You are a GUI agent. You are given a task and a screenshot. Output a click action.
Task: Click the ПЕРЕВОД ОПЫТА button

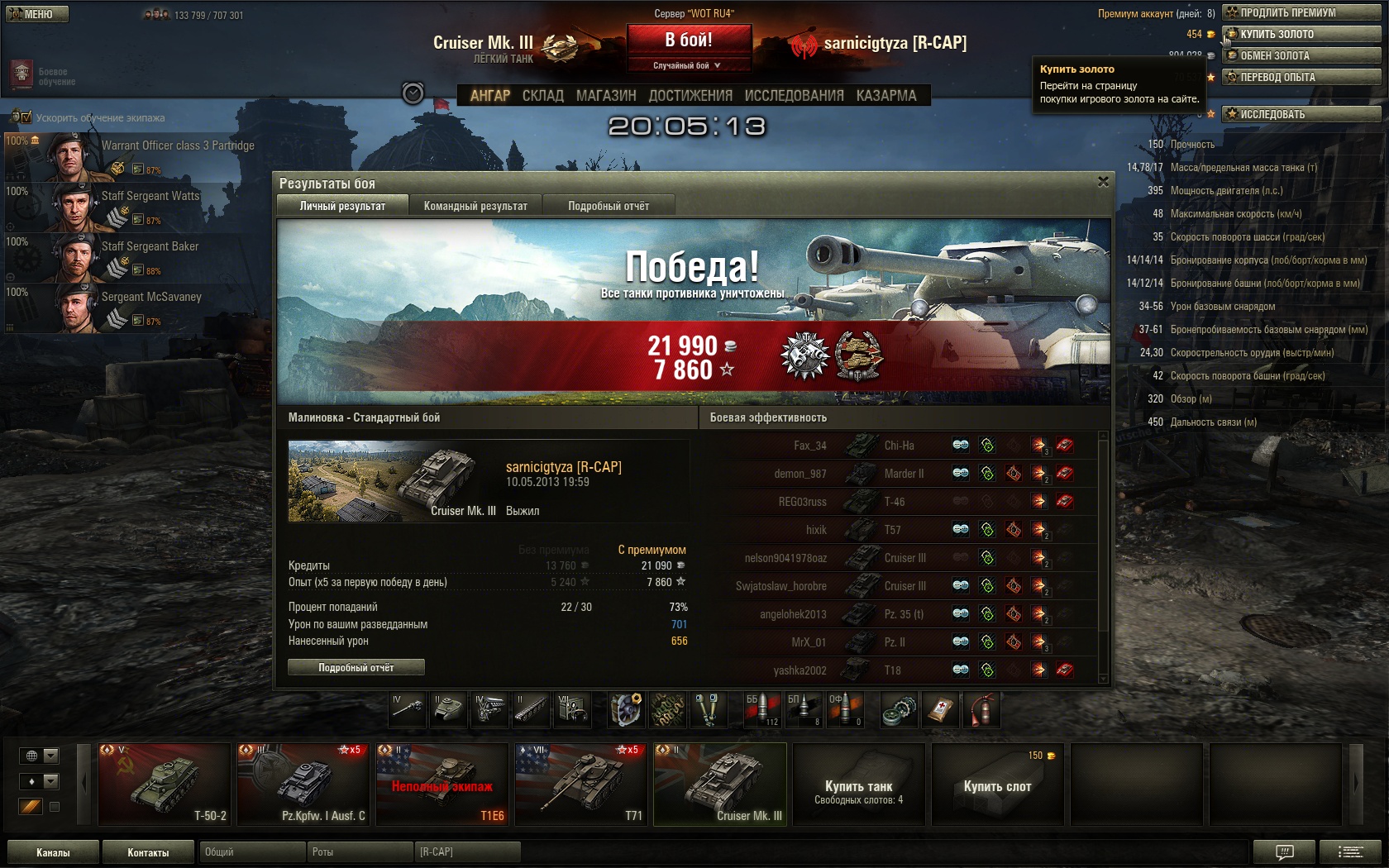pos(1301,77)
